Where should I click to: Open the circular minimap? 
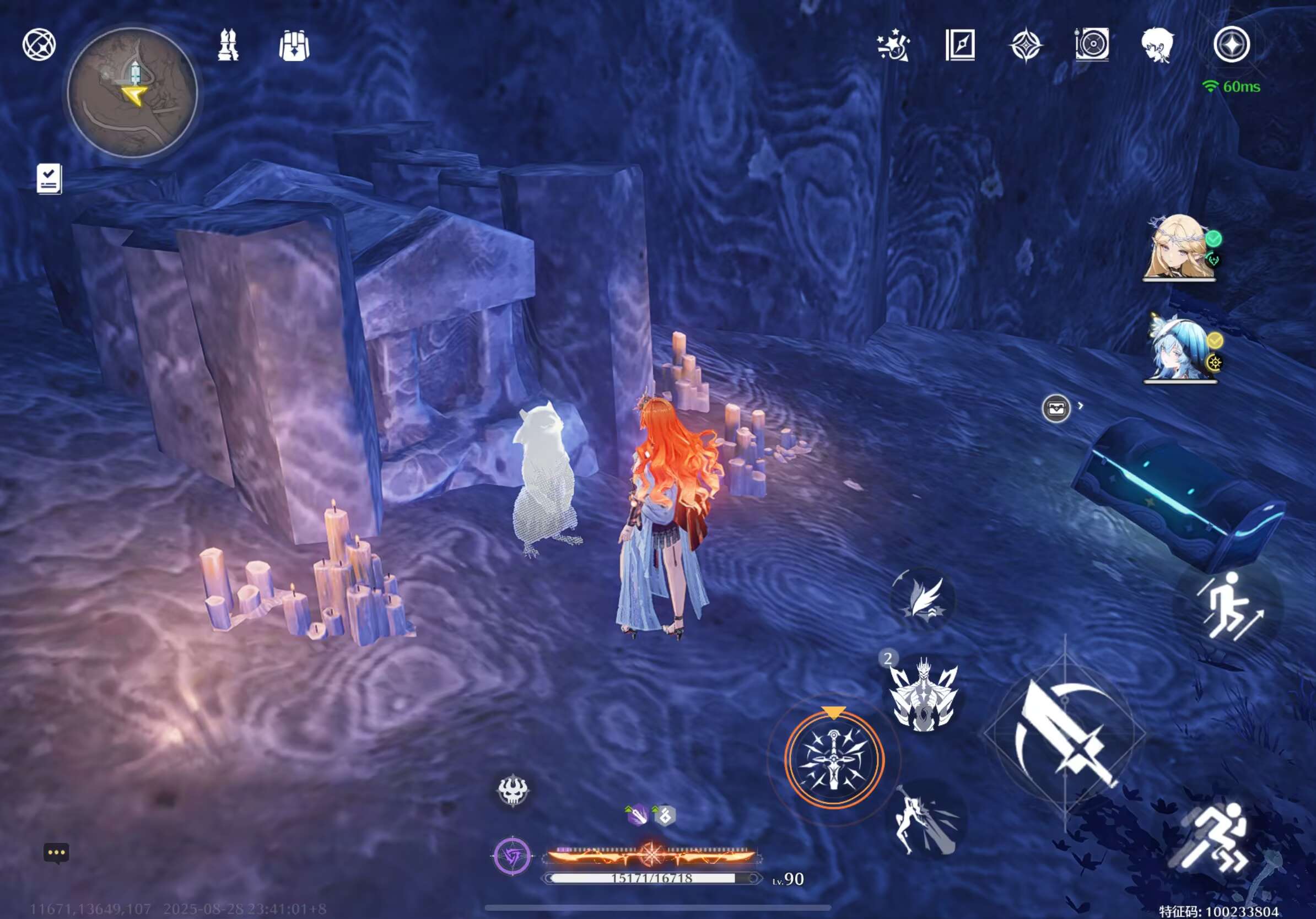[x=132, y=92]
